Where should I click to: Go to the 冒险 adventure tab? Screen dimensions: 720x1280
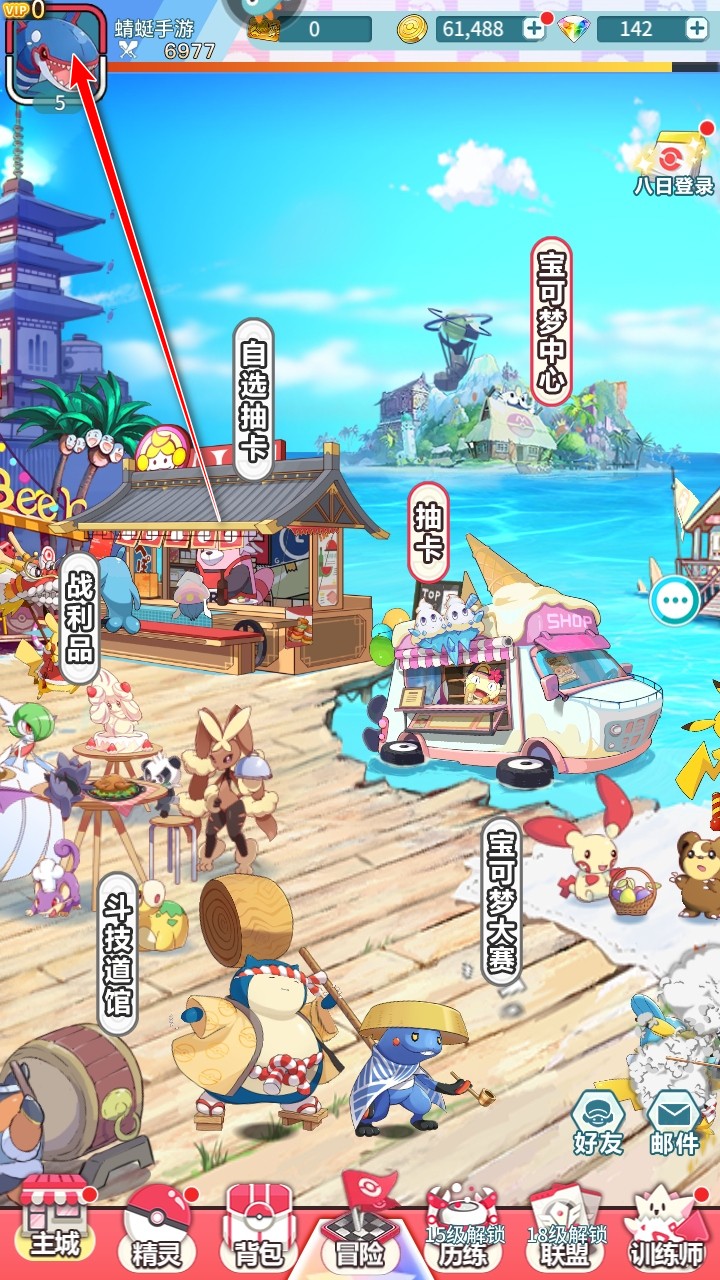pyautogui.click(x=360, y=1230)
